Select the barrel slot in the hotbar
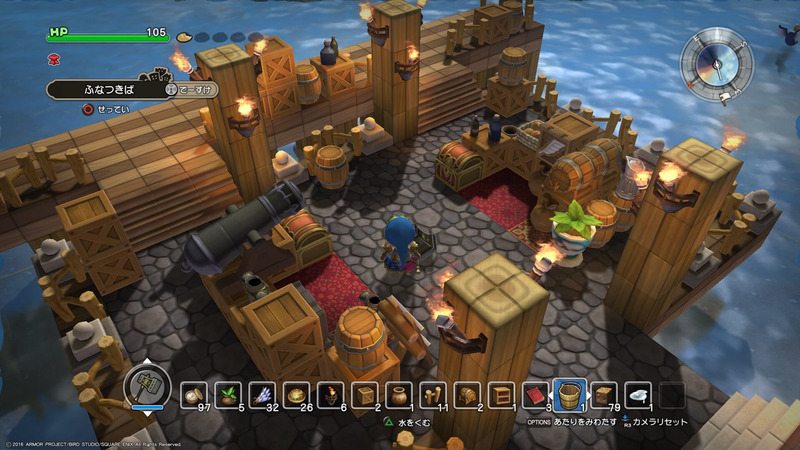The image size is (800, 450). [467, 395]
